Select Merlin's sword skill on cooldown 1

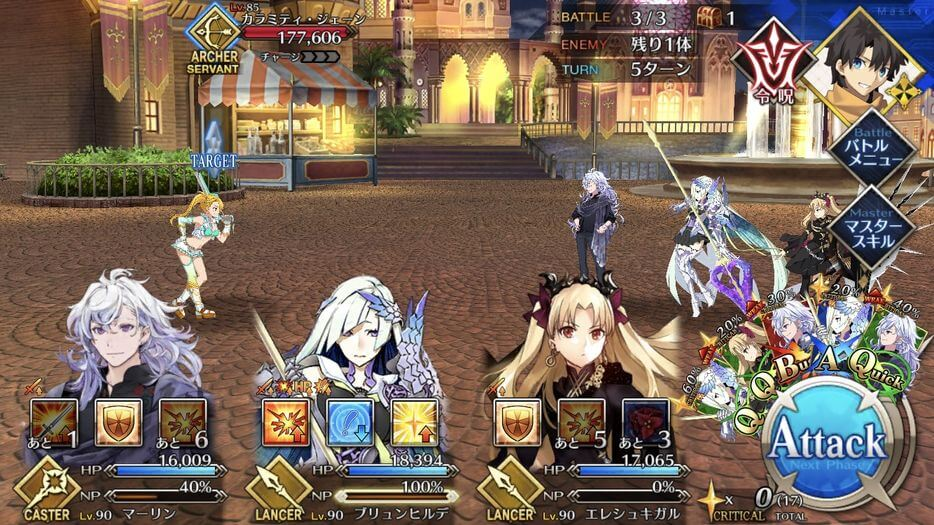pyautogui.click(x=55, y=422)
